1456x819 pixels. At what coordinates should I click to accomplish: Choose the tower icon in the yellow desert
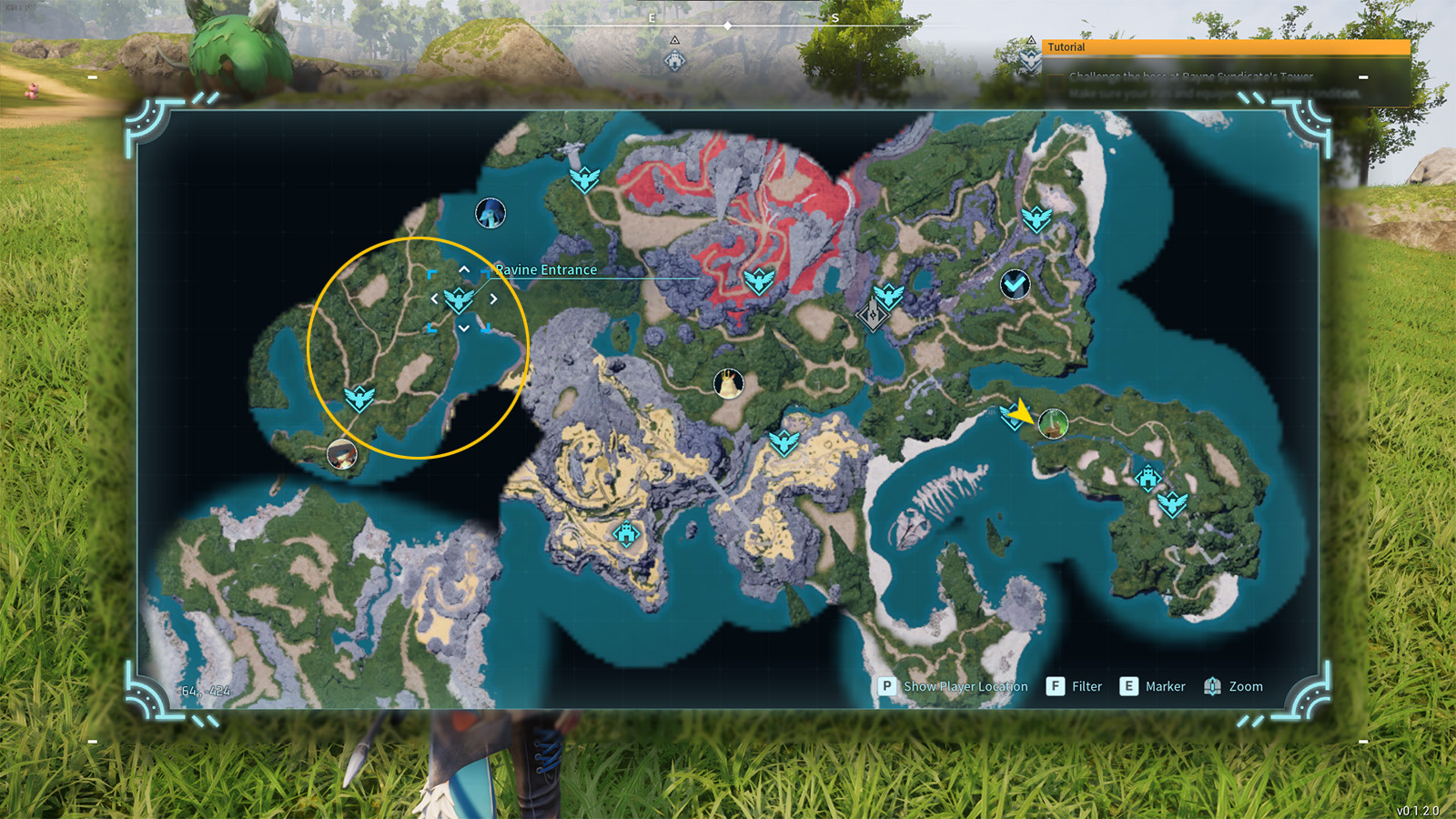(x=626, y=532)
